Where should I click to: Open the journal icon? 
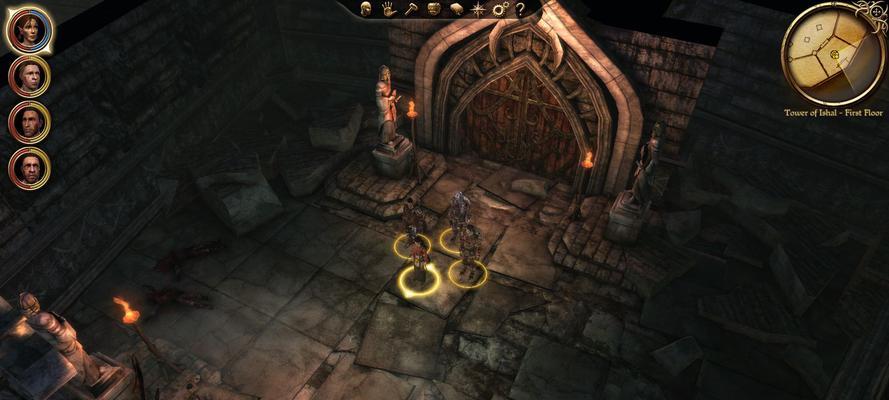coord(455,9)
